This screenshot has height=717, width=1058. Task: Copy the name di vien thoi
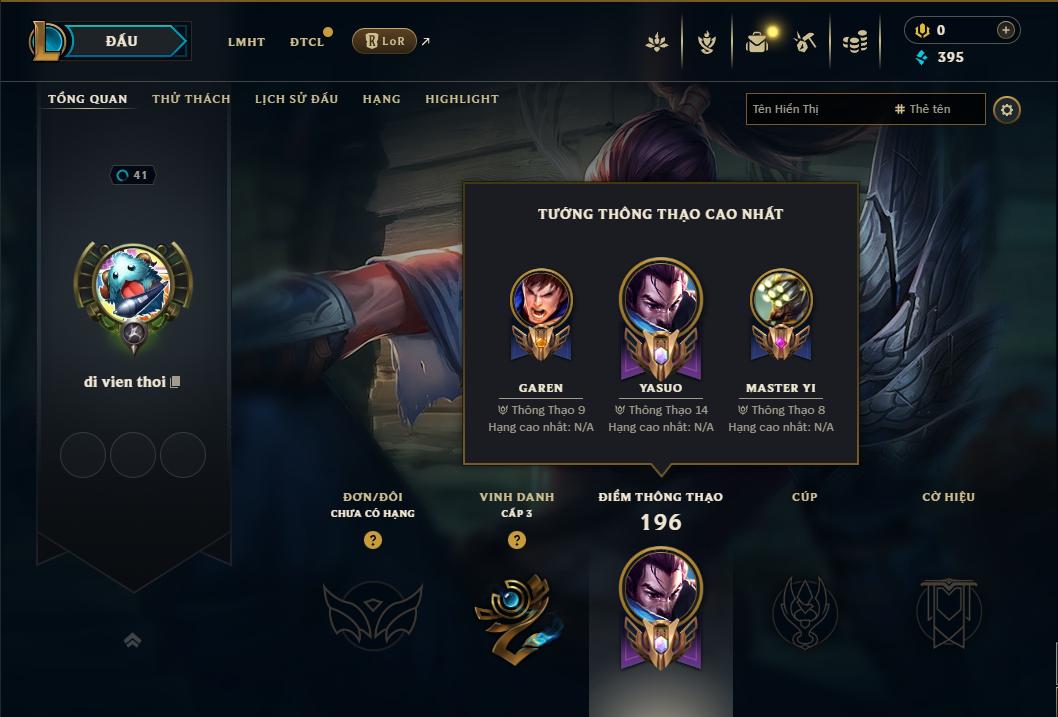tap(176, 382)
